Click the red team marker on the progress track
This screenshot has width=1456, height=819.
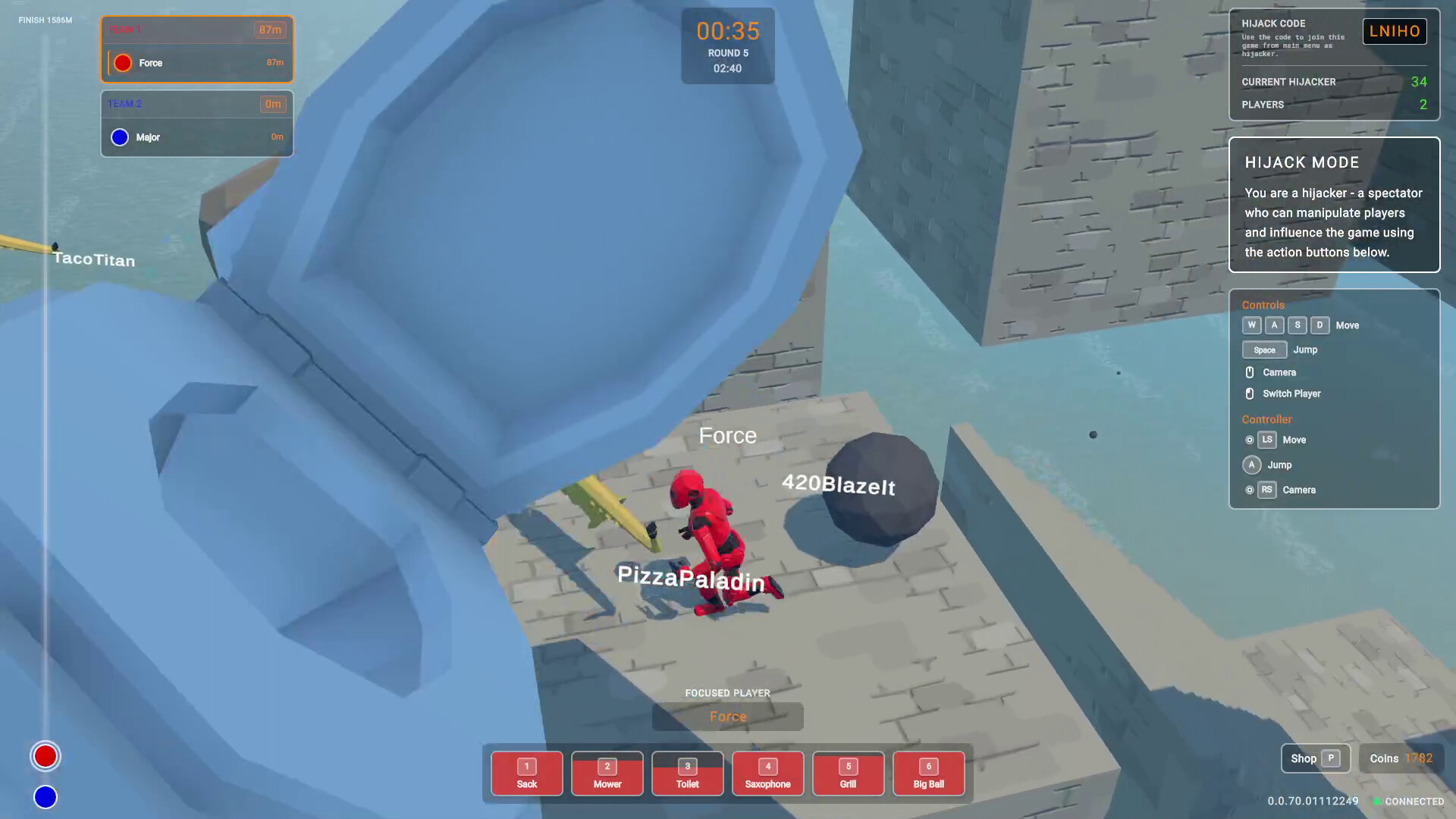(x=45, y=756)
